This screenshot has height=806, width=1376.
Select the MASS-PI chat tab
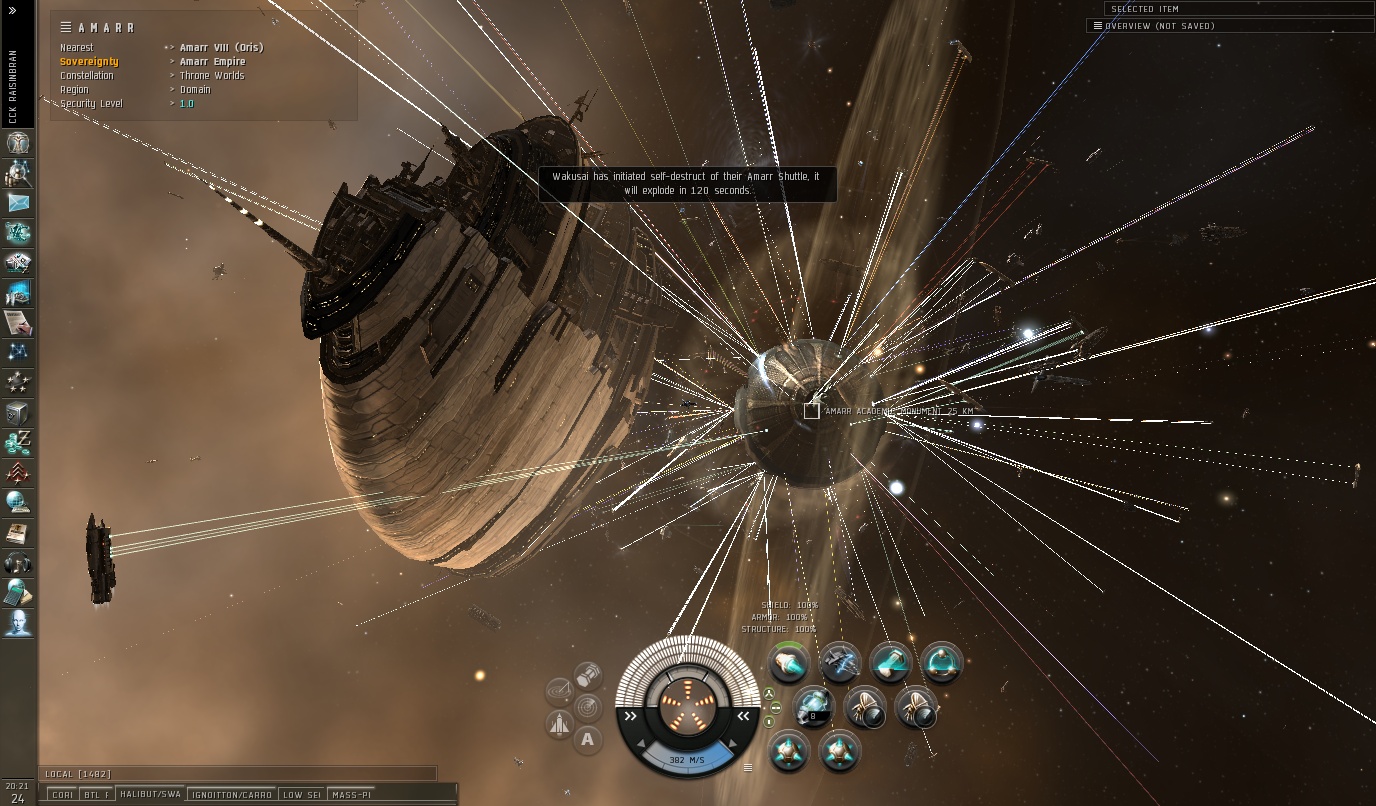(351, 795)
